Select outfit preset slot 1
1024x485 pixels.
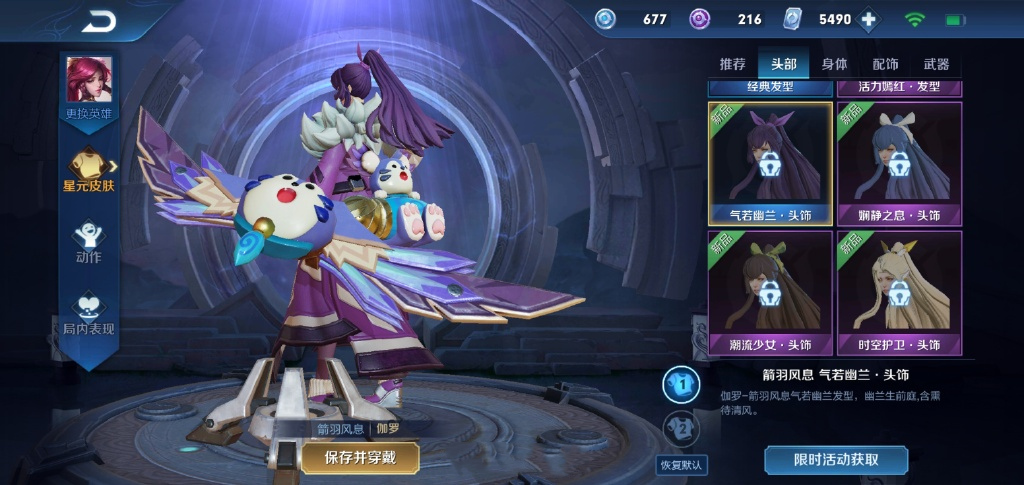[x=681, y=382]
